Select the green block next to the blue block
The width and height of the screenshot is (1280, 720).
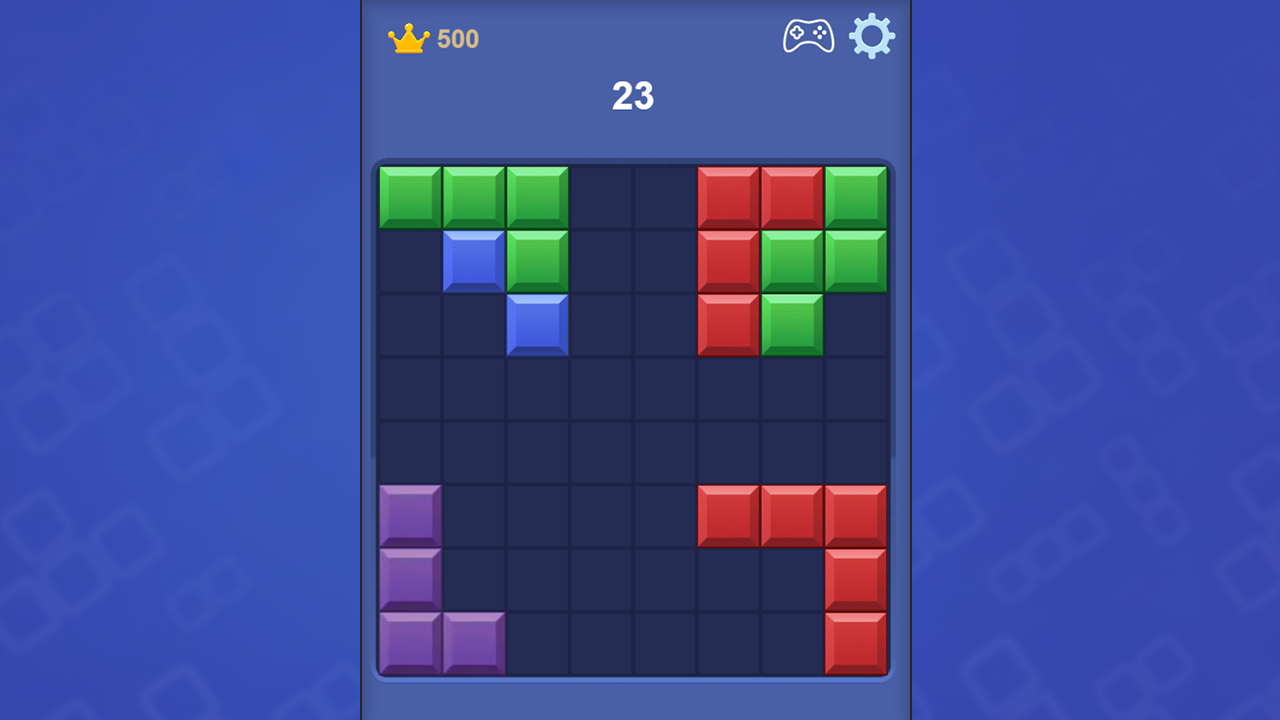[x=537, y=258]
